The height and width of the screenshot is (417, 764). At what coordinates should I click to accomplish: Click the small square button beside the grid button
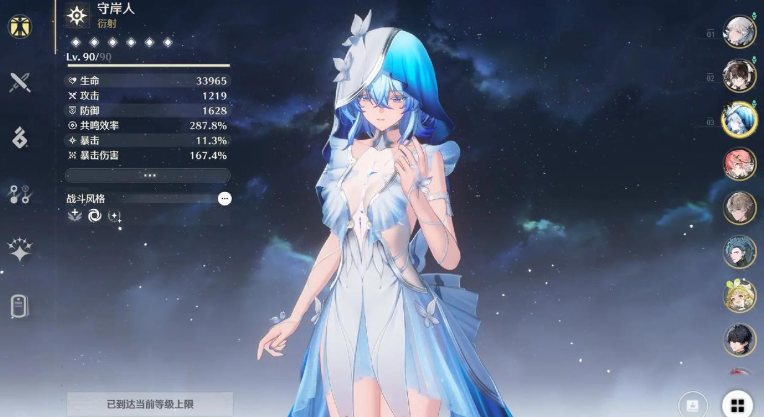coord(692,404)
